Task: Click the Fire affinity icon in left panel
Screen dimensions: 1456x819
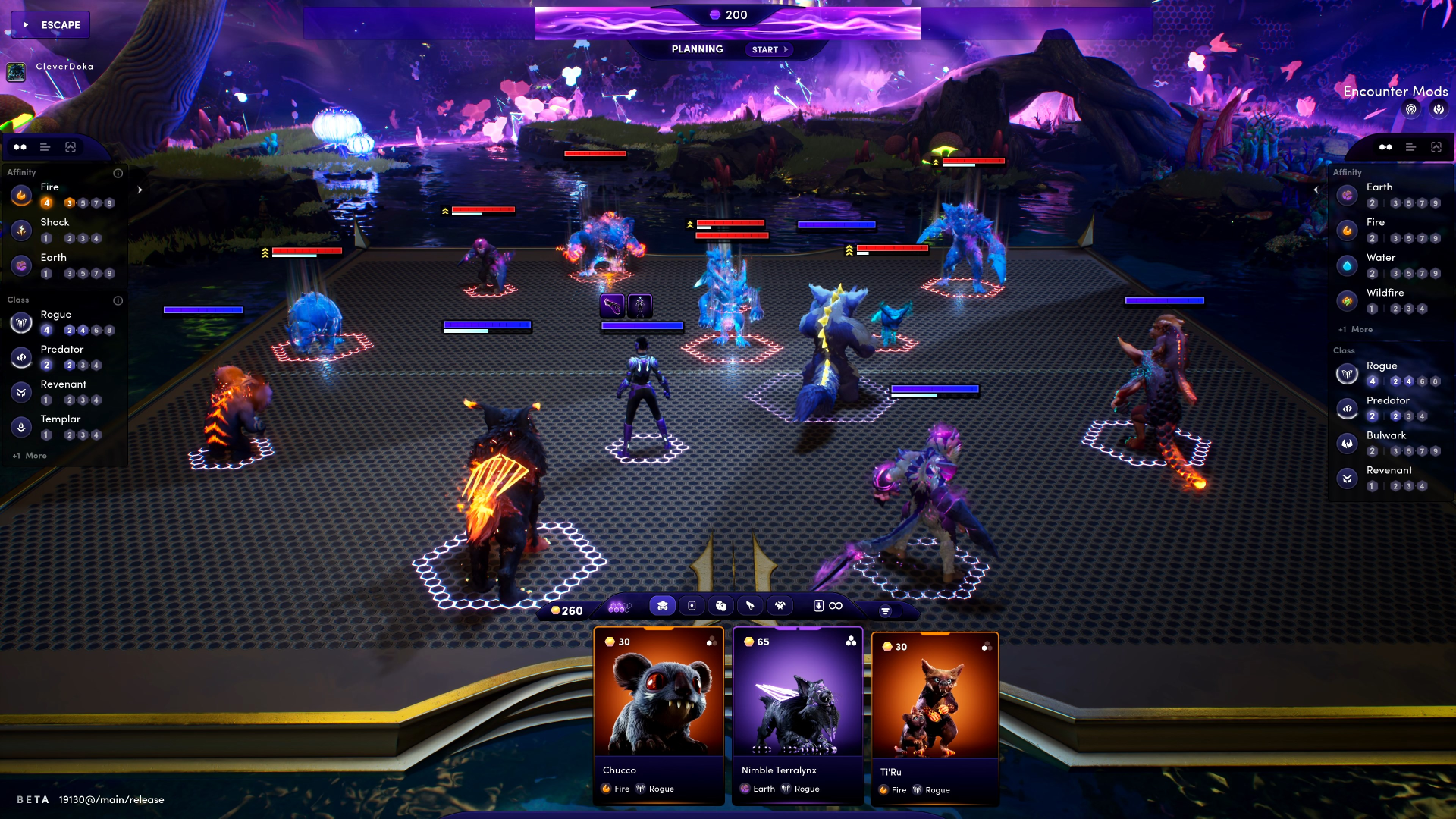Action: [20, 196]
